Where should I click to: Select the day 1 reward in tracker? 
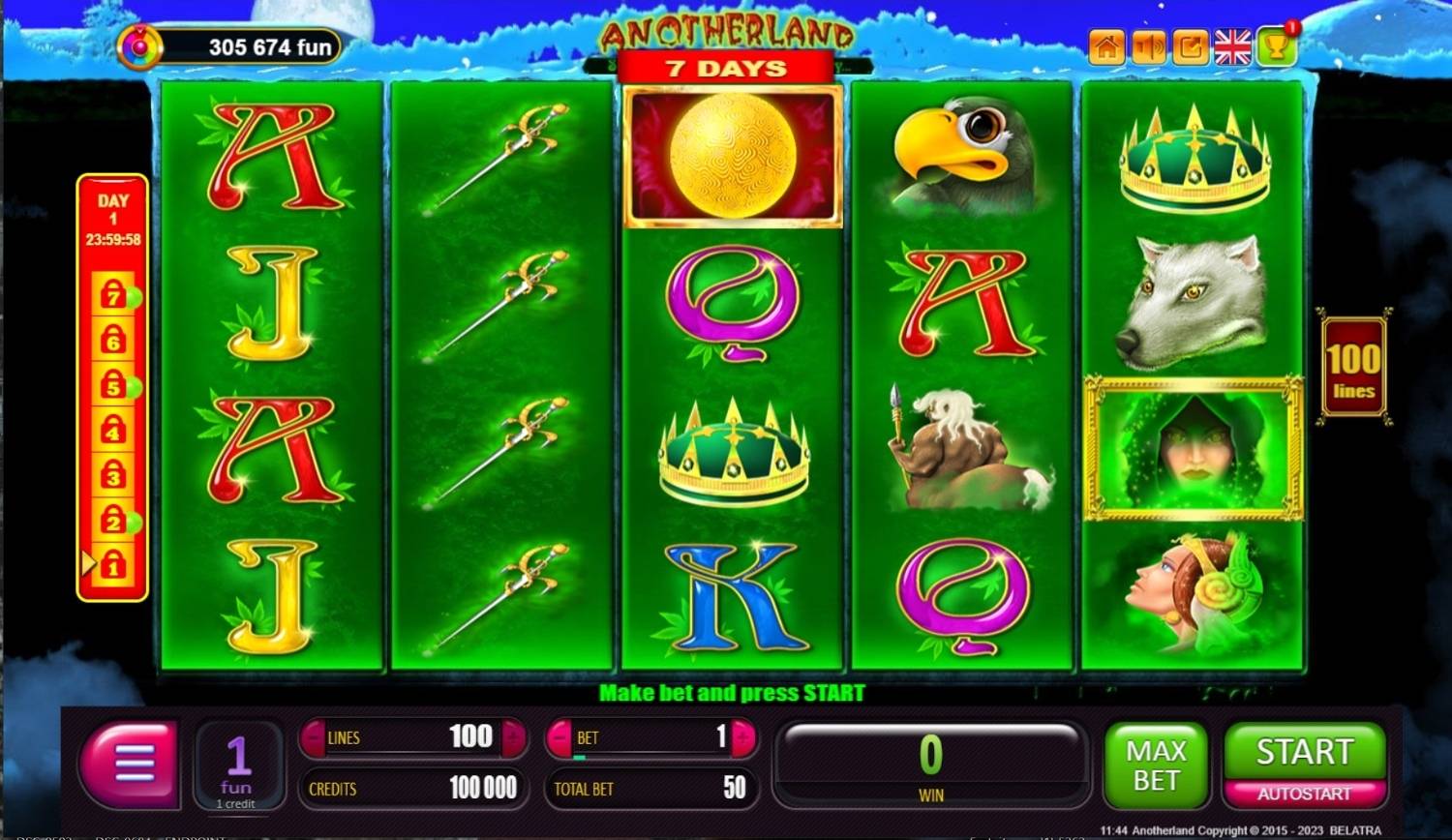[x=113, y=563]
